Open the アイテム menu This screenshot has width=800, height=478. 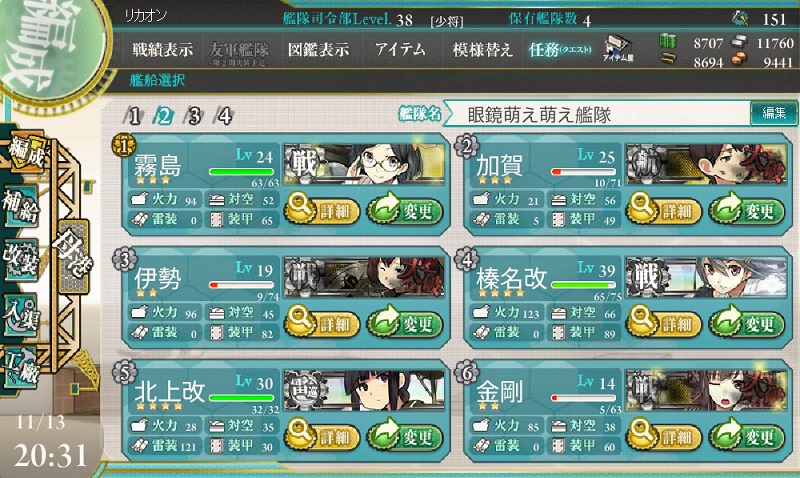[398, 50]
